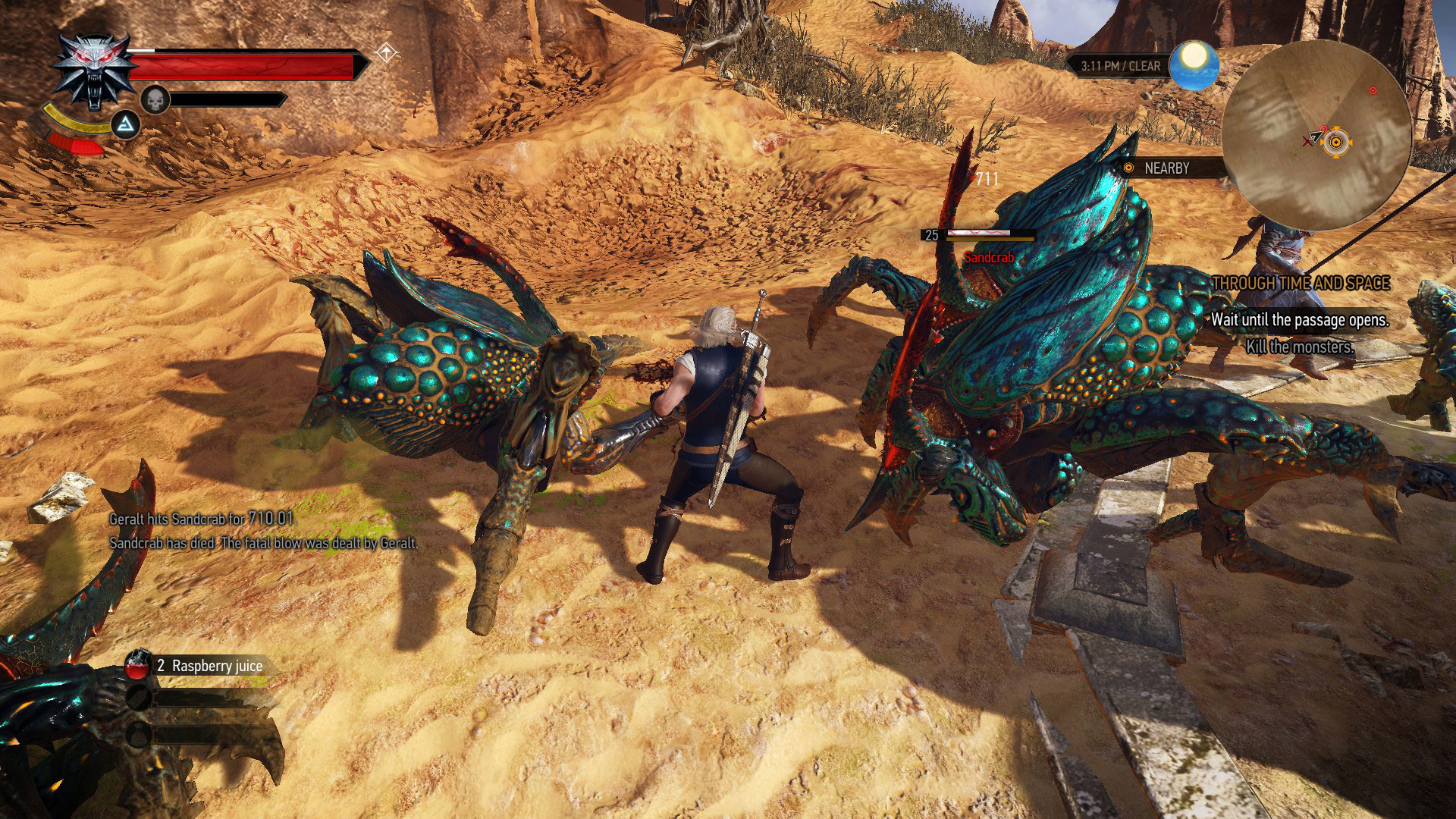This screenshot has width=1456, height=819.
Task: Click the skull toxicity icon
Action: 154,99
